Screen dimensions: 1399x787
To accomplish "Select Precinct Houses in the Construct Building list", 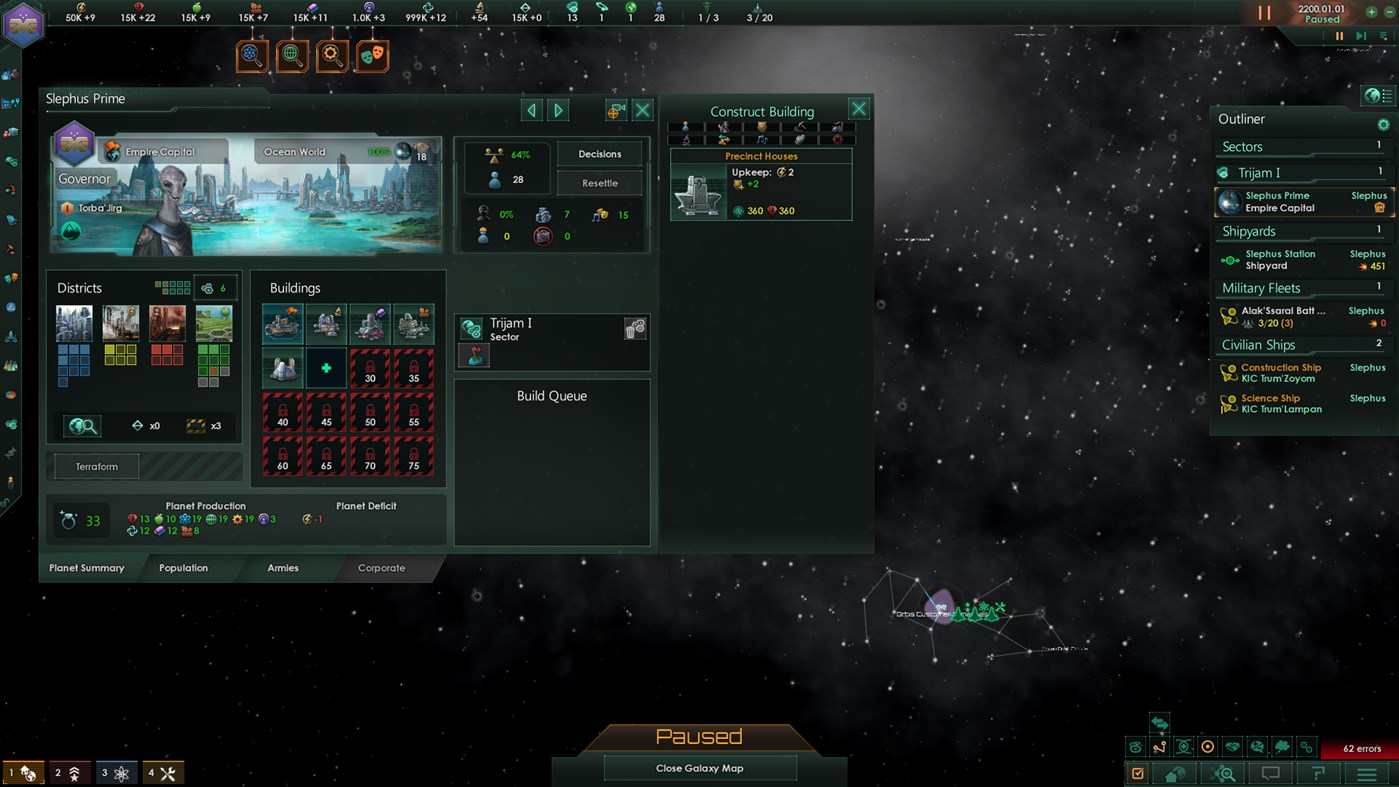I will [761, 185].
